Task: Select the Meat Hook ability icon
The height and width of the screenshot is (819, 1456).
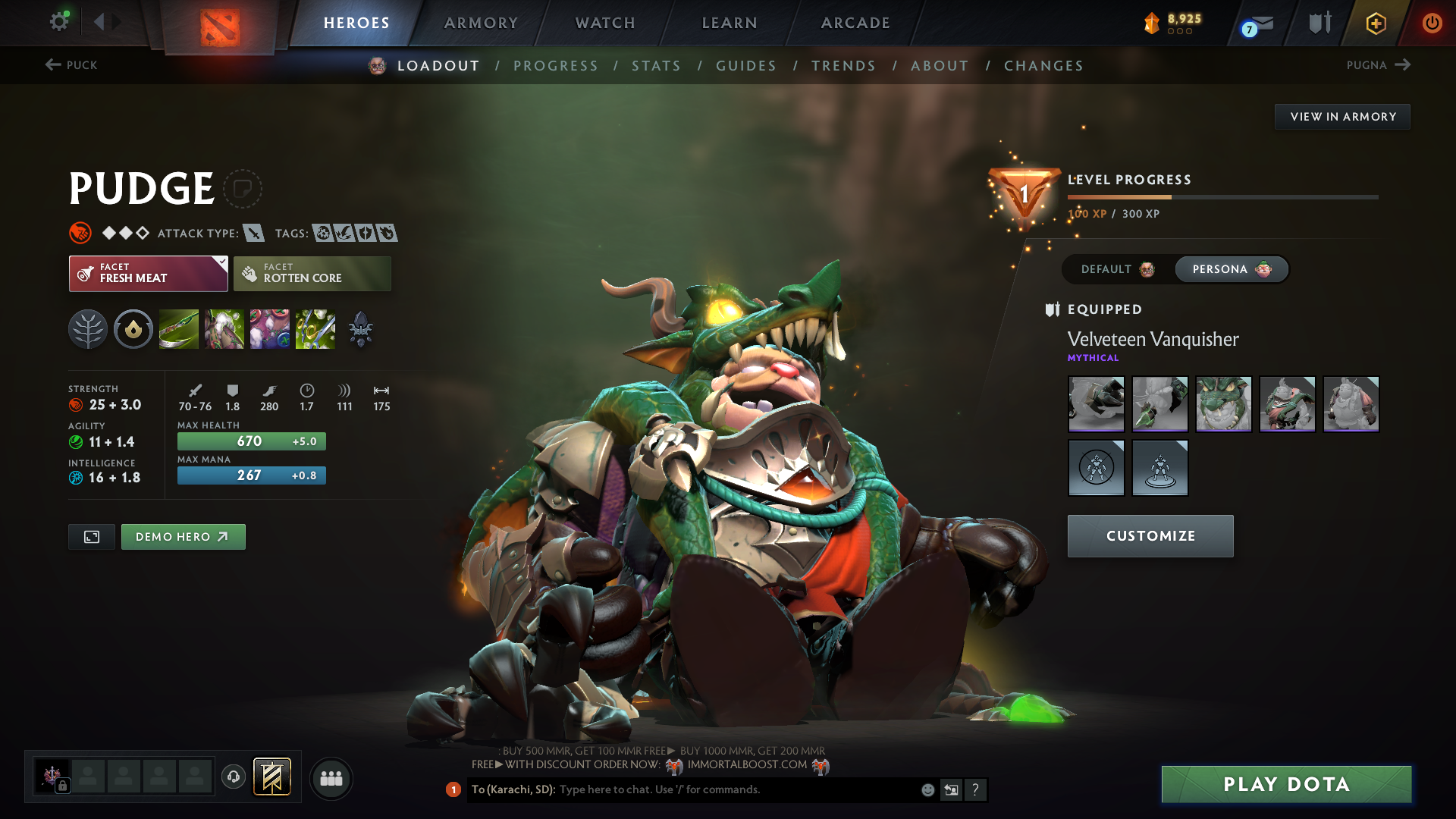Action: [179, 329]
